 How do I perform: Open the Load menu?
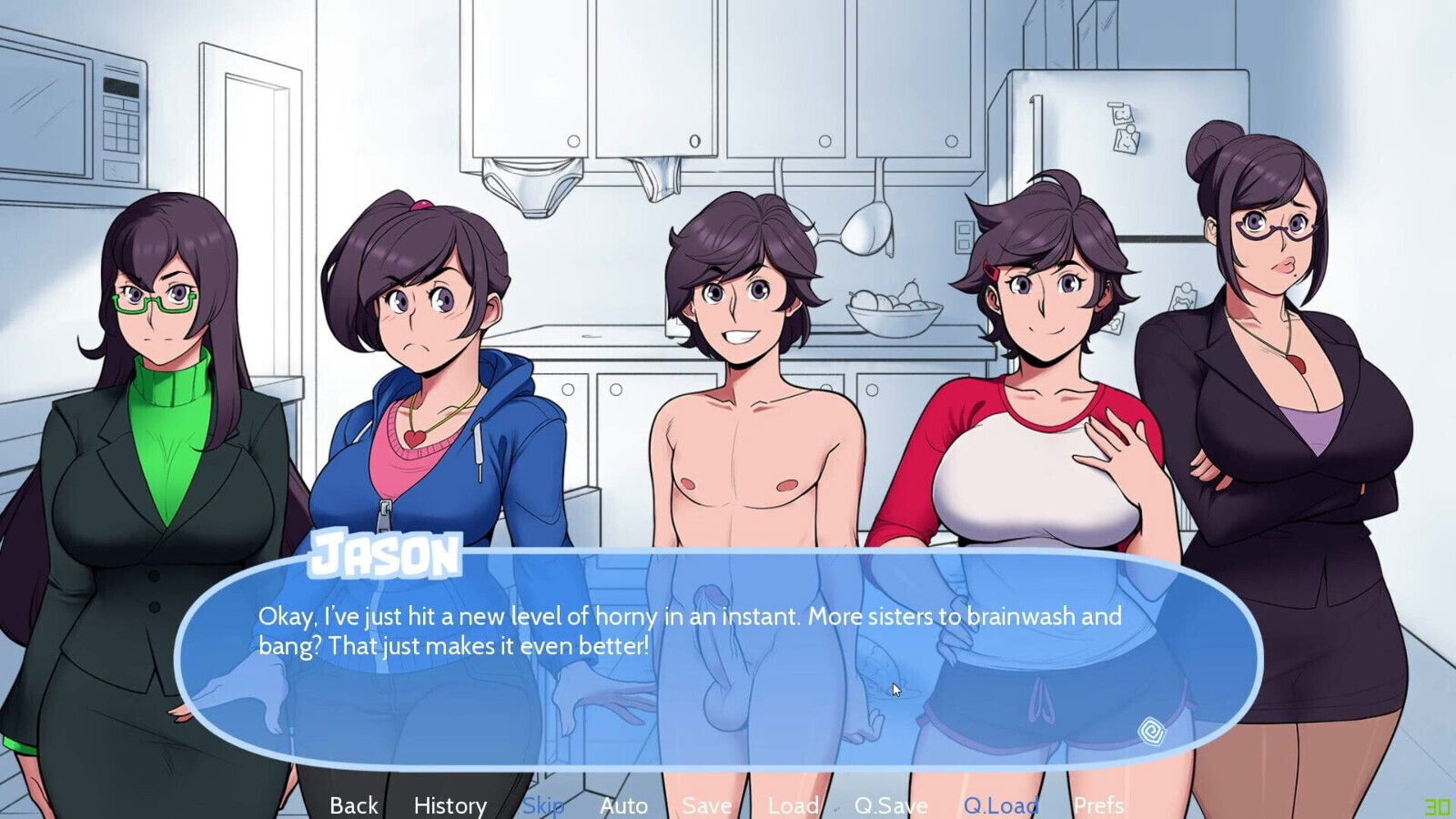pos(793,805)
